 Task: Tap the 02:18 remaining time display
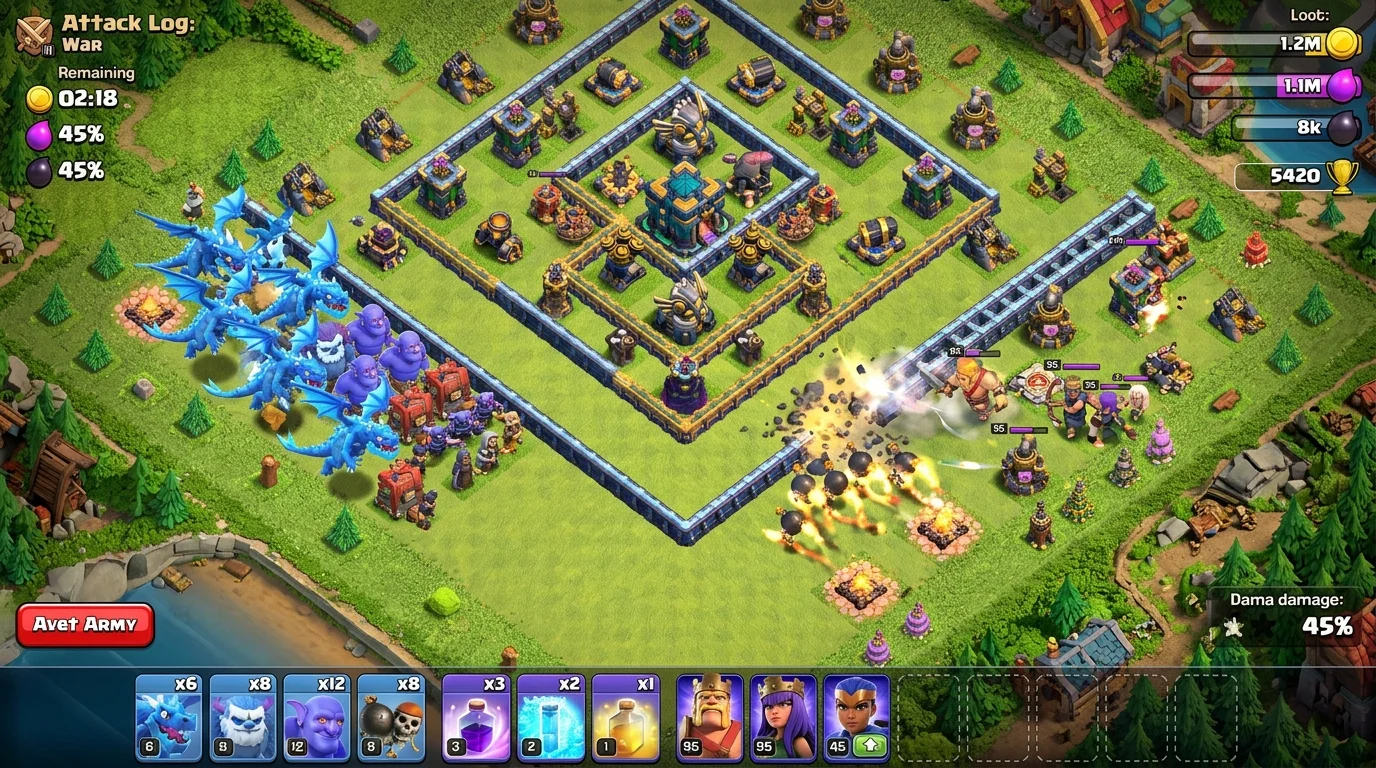pos(88,99)
